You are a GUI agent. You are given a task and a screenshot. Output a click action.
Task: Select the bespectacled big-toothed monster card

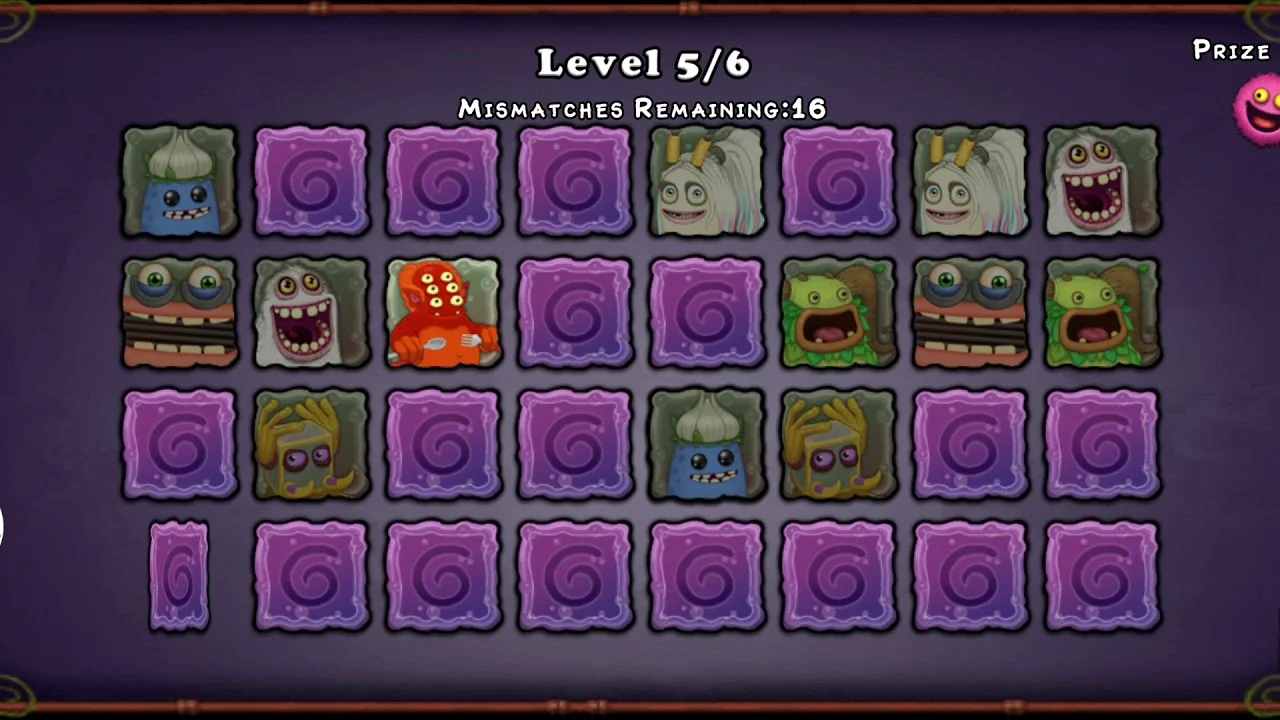click(x=179, y=313)
